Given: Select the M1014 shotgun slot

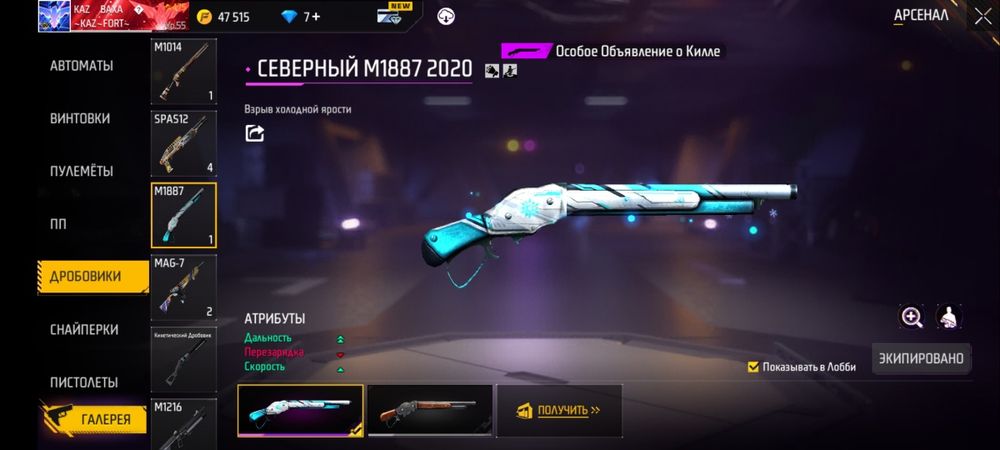Looking at the screenshot, I should click(184, 72).
